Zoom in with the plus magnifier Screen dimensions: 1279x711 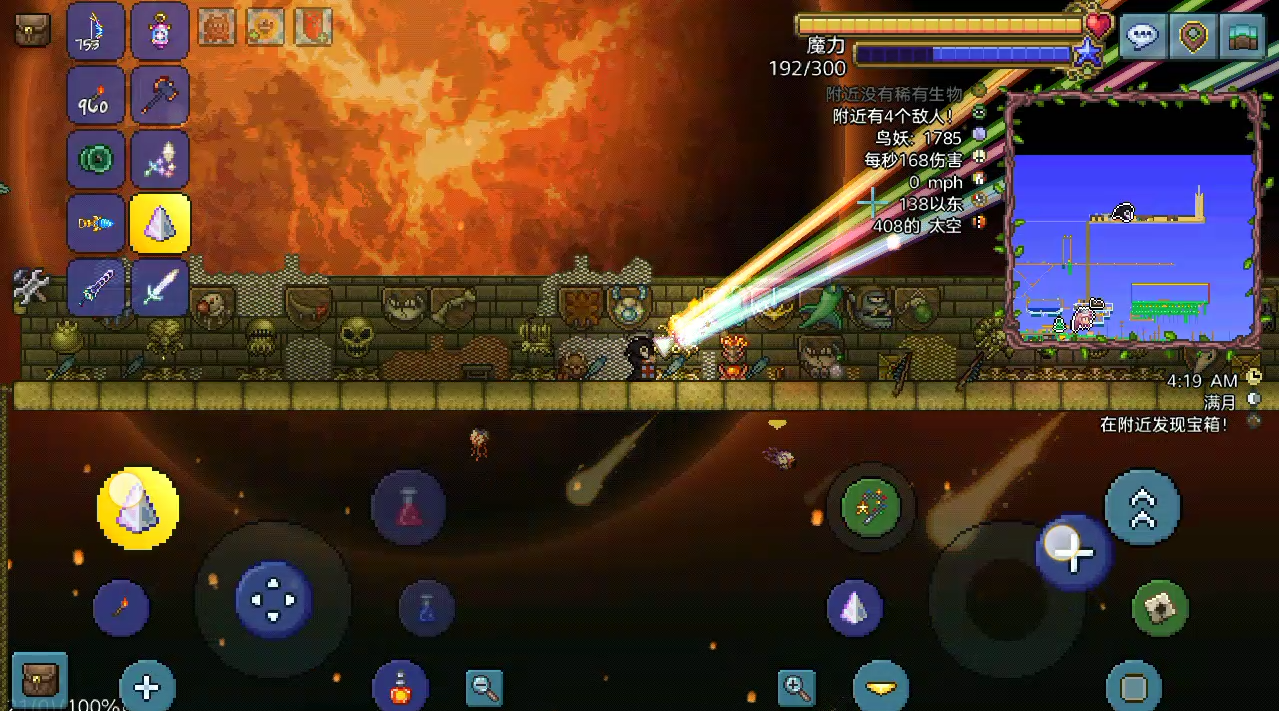point(797,687)
